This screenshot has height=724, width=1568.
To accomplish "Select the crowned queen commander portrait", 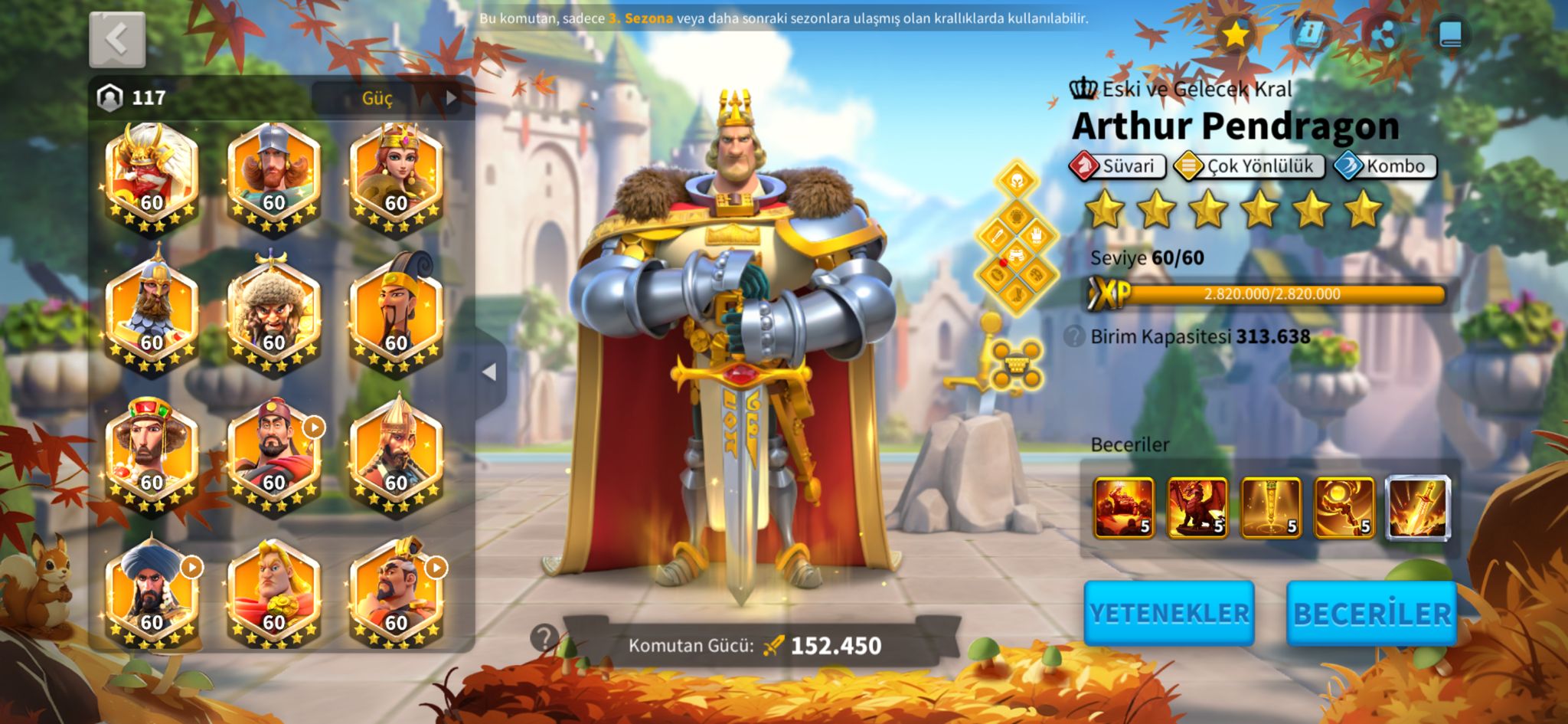I will pos(396,178).
